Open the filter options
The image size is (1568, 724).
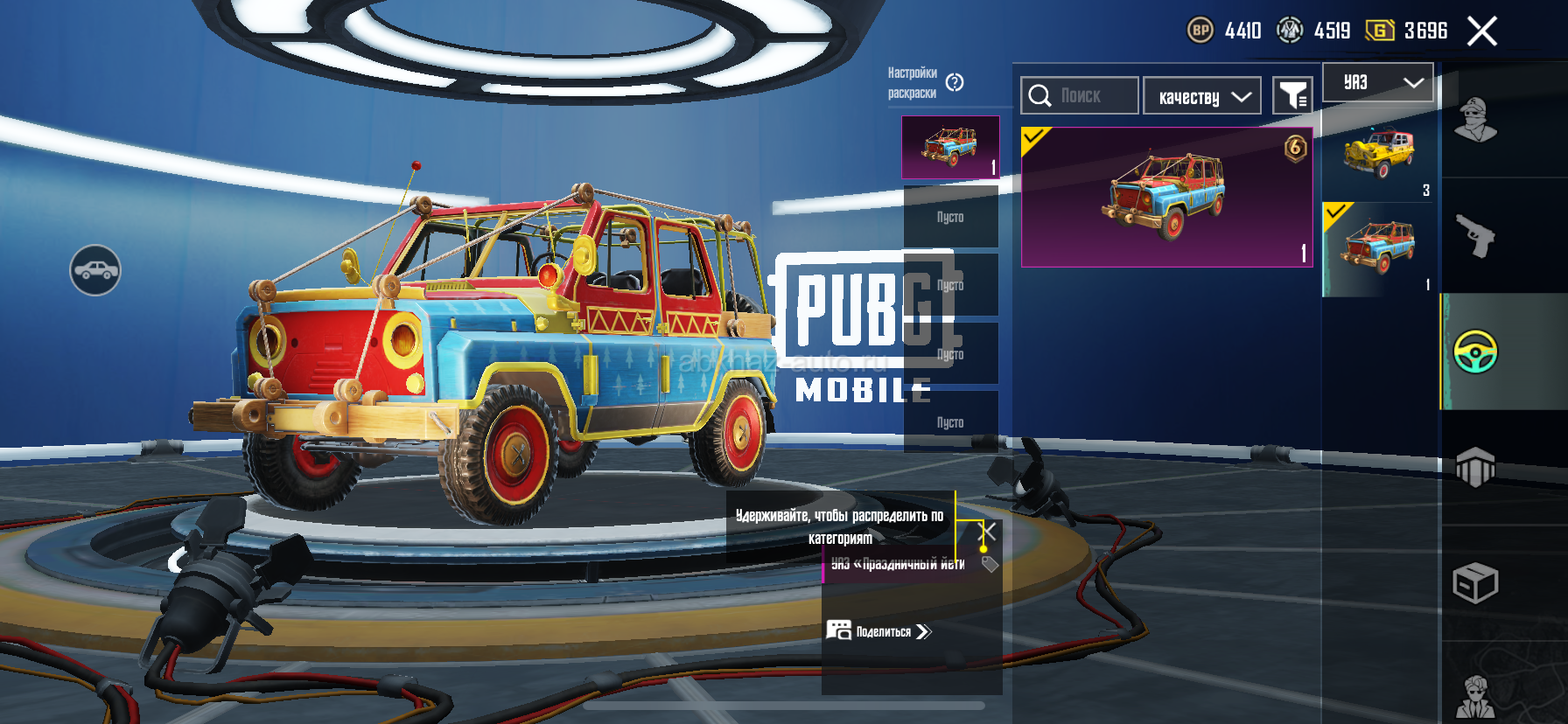[1291, 95]
